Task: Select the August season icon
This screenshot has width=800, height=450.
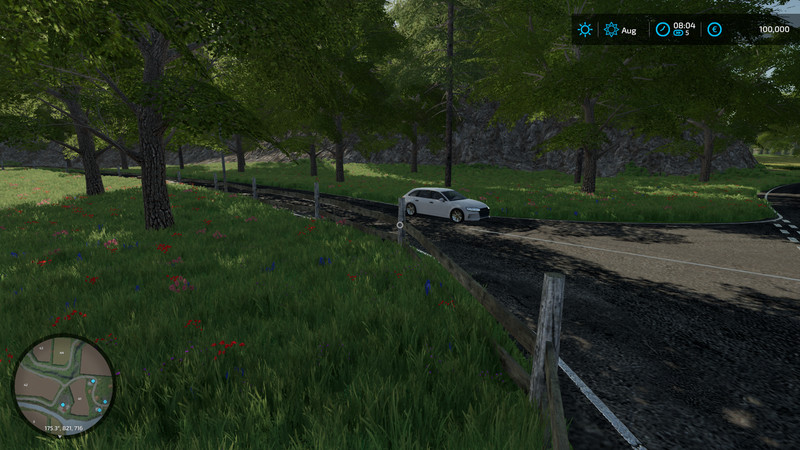Action: [x=611, y=30]
